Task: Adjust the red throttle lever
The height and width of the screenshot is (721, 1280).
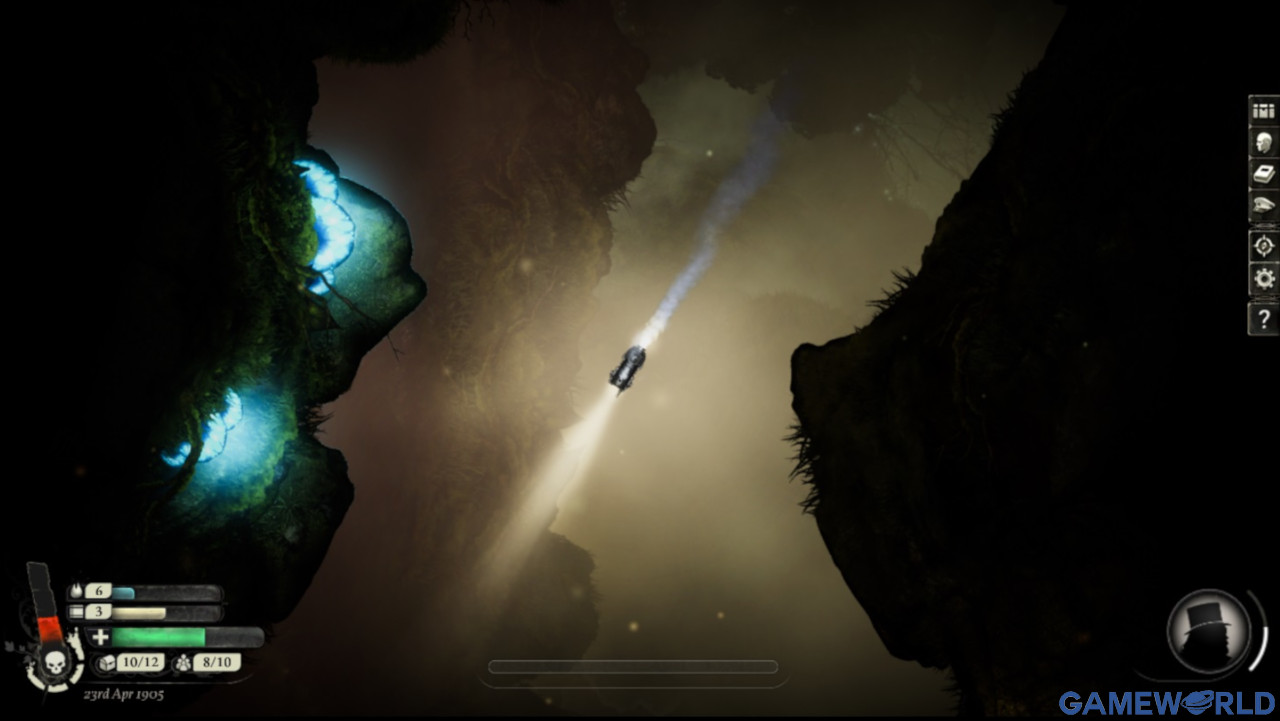Action: click(47, 629)
